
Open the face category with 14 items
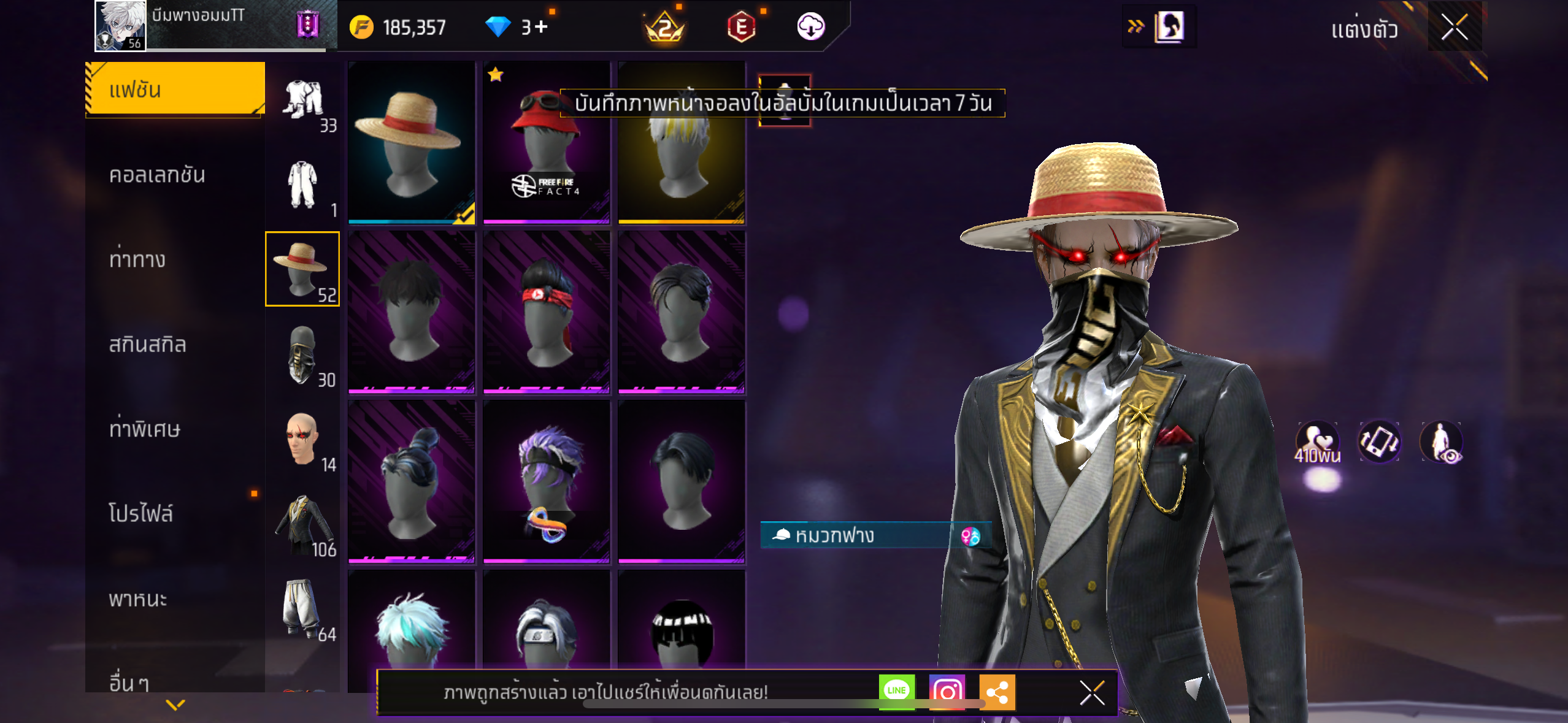(302, 440)
